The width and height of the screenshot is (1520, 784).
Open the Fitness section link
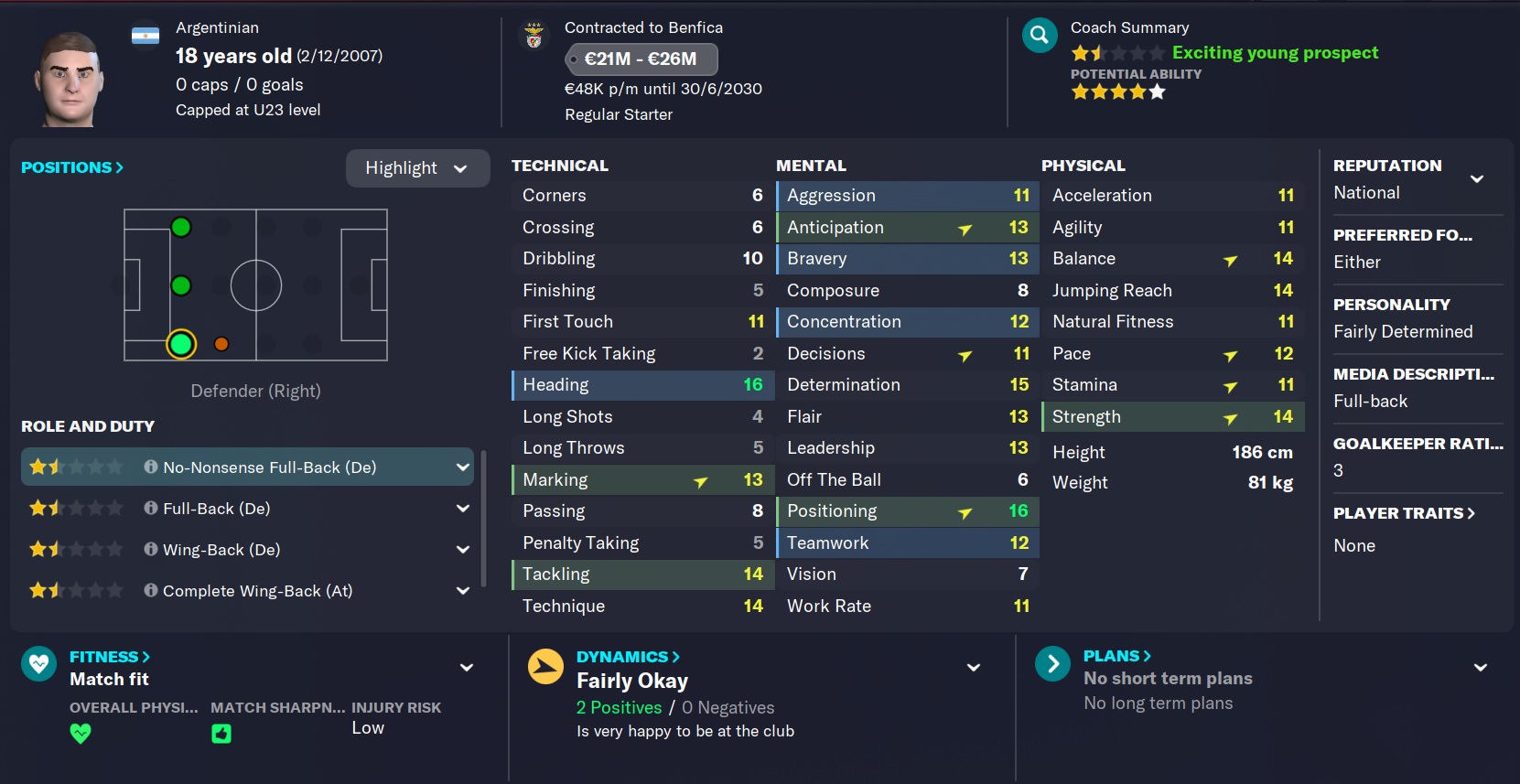(109, 657)
